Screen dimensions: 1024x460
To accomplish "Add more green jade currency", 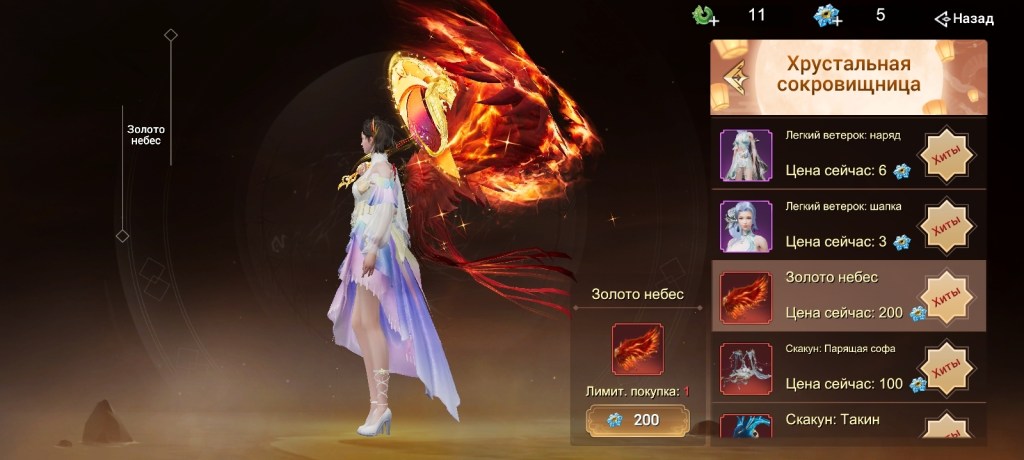I will [706, 16].
